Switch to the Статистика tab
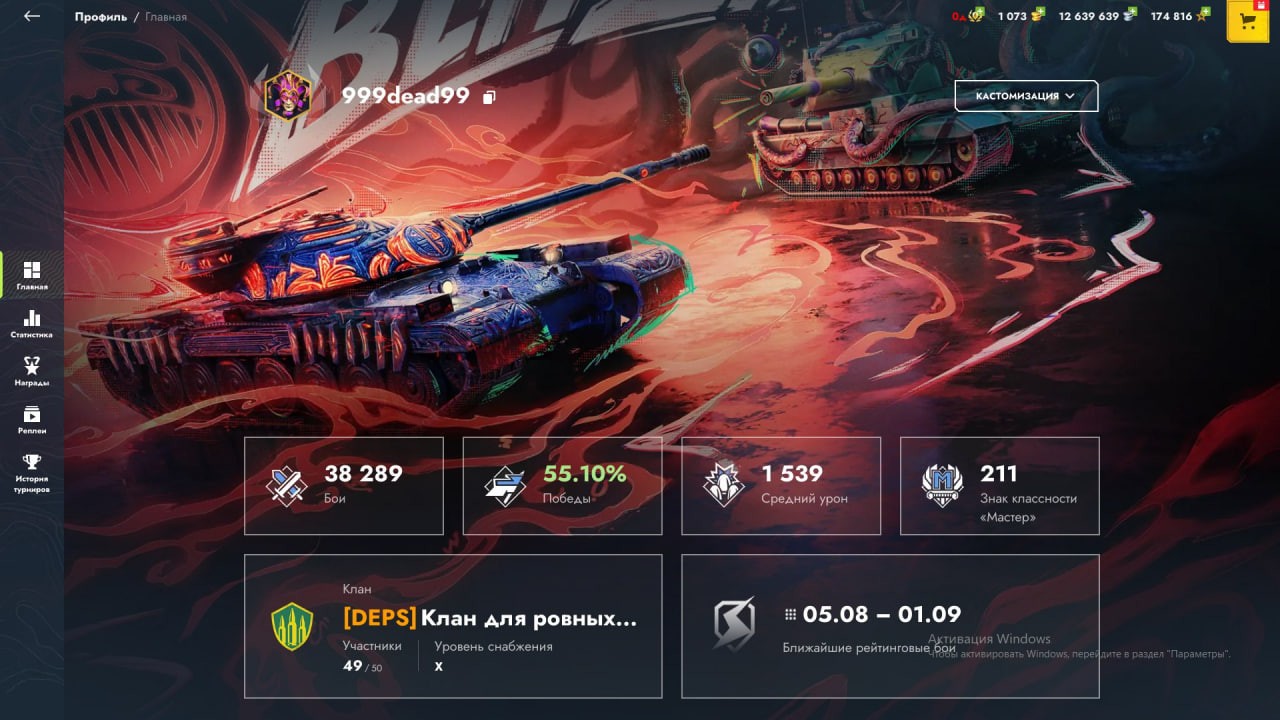 point(32,323)
